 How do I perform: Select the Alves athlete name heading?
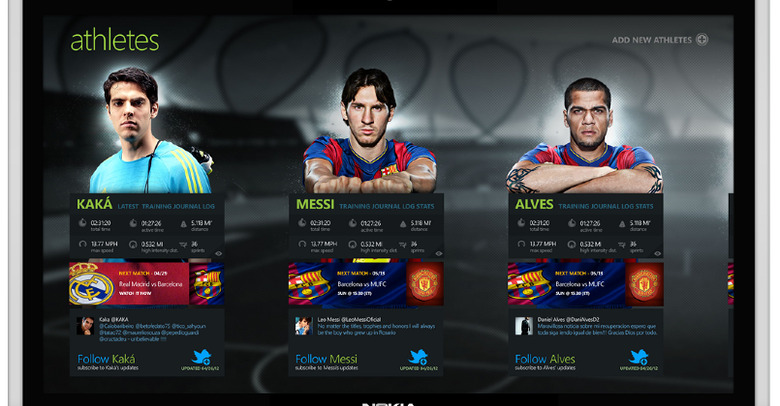(535, 204)
